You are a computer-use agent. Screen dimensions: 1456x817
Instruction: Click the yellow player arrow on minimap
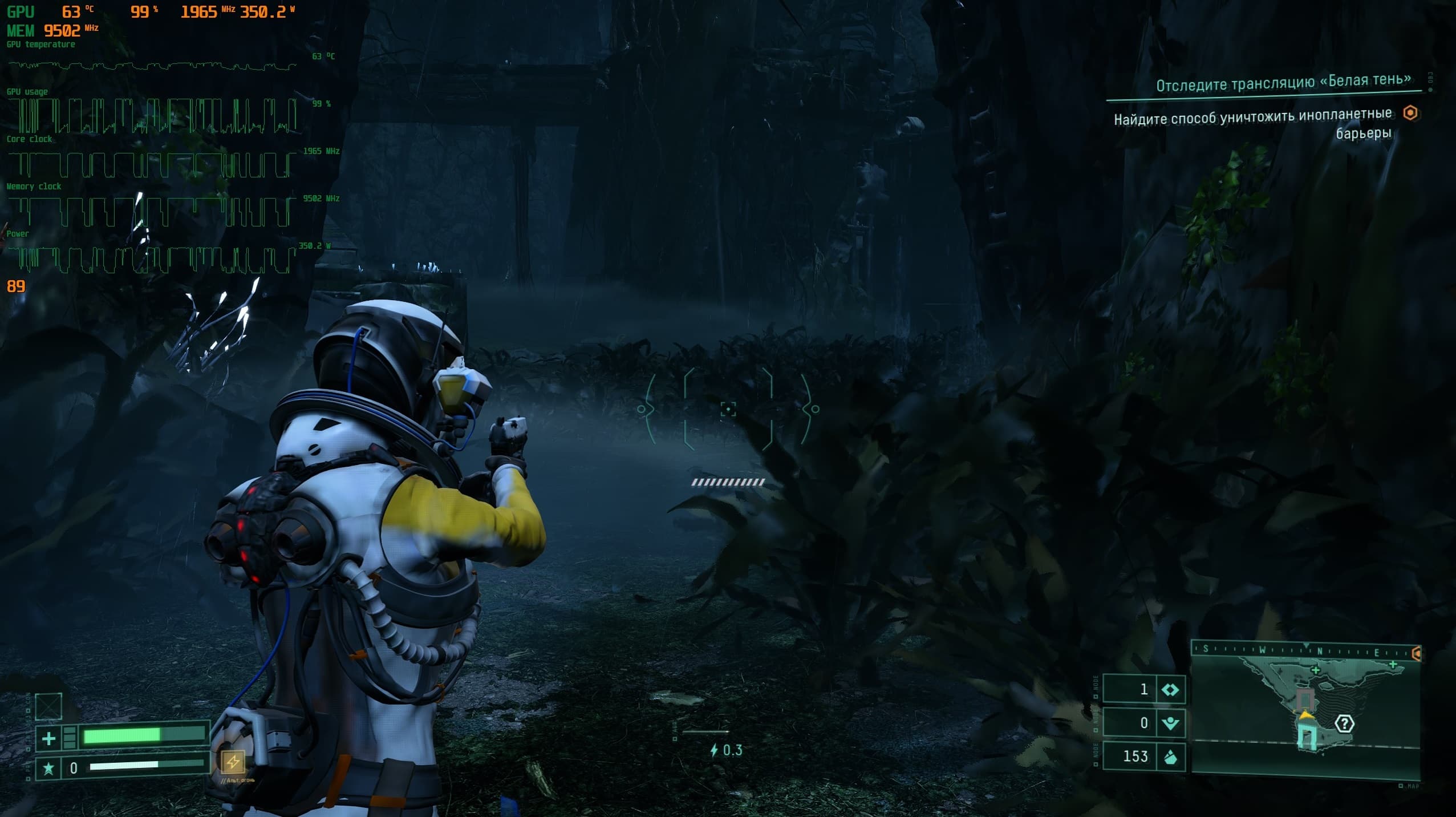(x=1306, y=714)
